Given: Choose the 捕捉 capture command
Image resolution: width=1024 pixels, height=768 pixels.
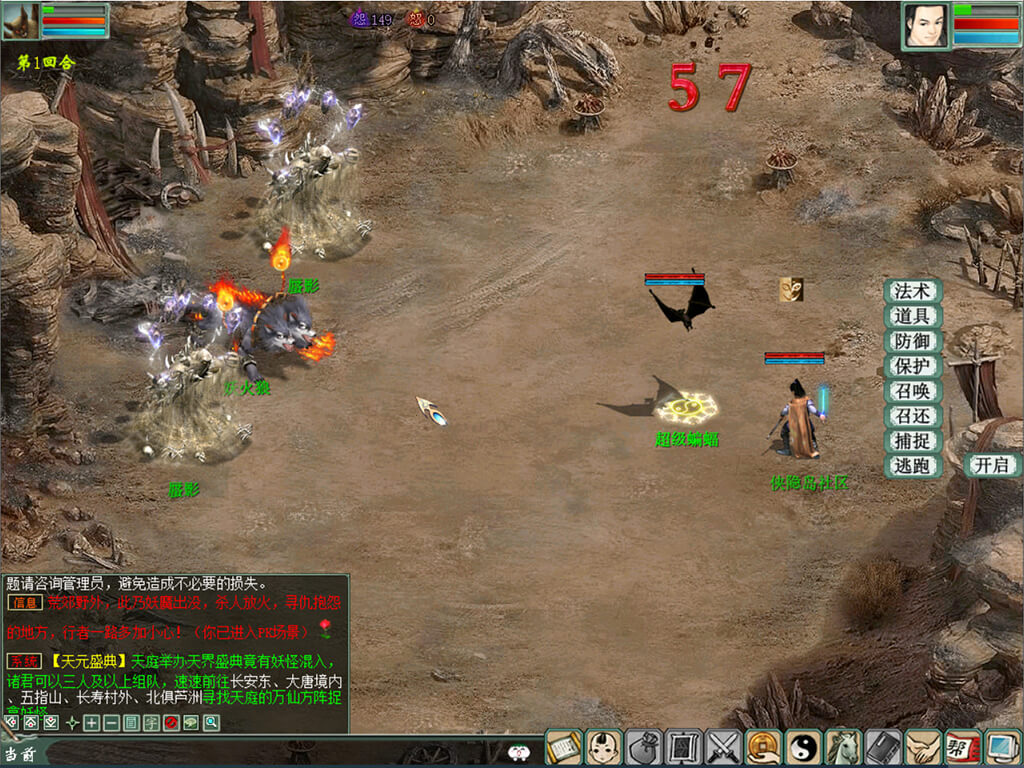Looking at the screenshot, I should pos(912,441).
